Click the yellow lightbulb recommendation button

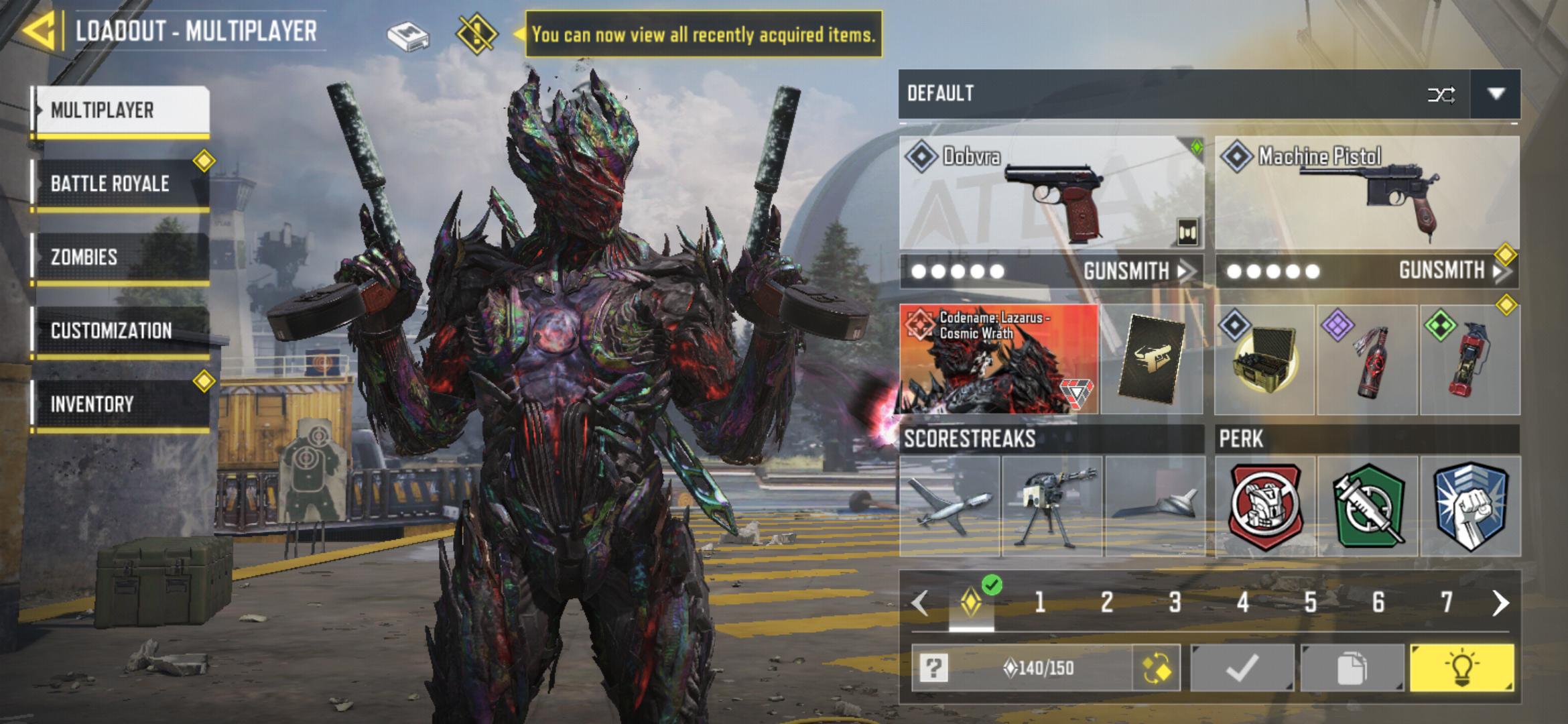(1461, 668)
